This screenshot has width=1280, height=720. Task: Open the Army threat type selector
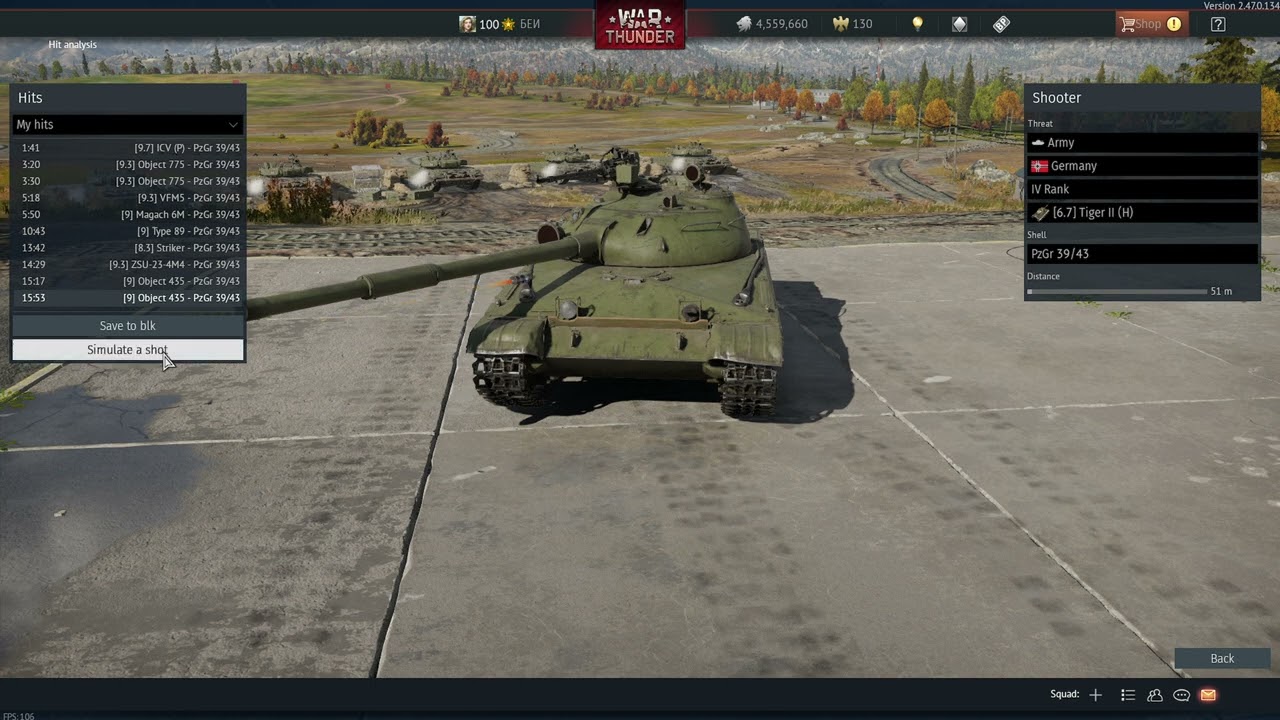point(1142,143)
